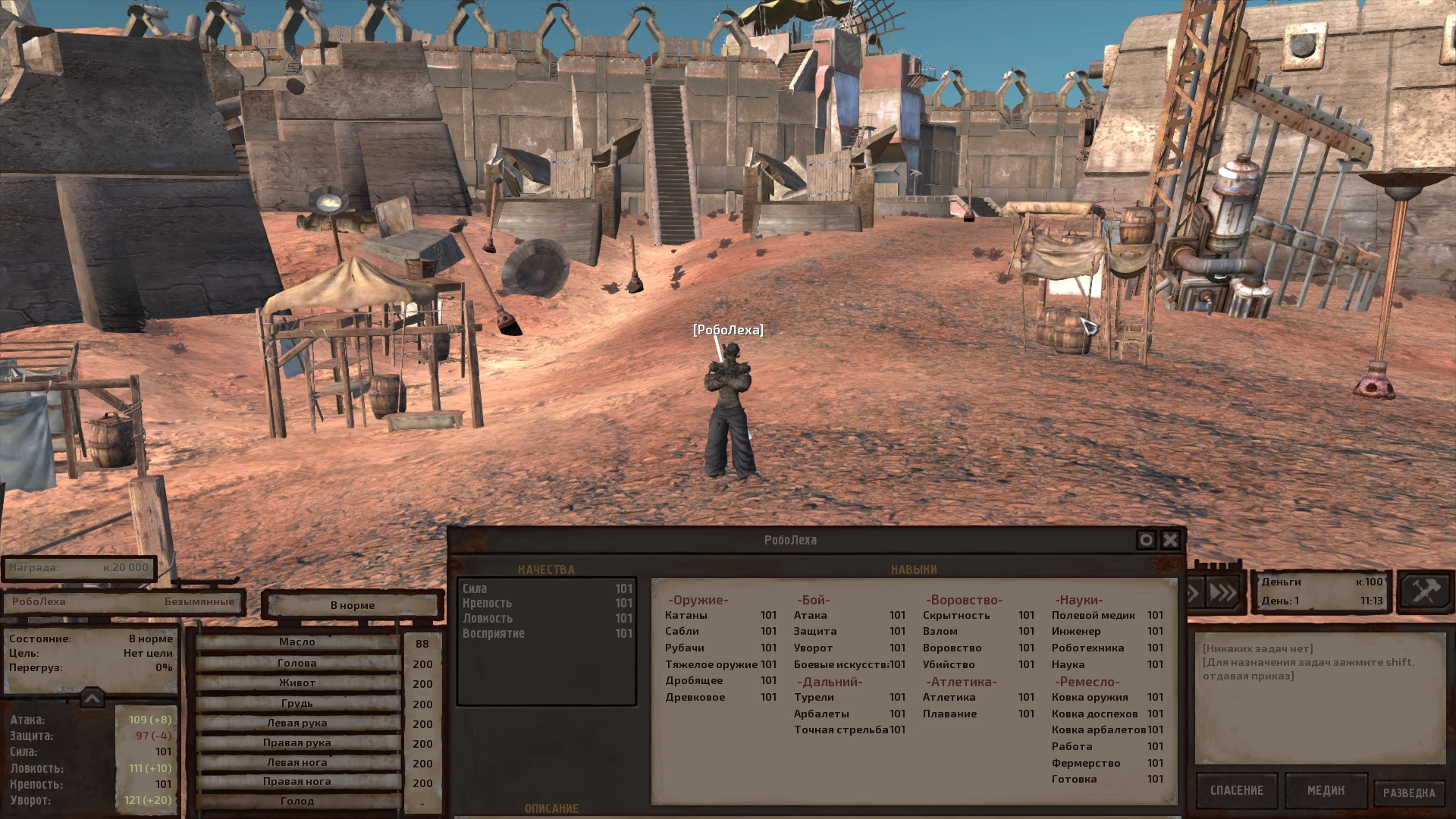This screenshot has height=819, width=1456.
Task: Click the faction name Безымянные
Action: tap(199, 601)
